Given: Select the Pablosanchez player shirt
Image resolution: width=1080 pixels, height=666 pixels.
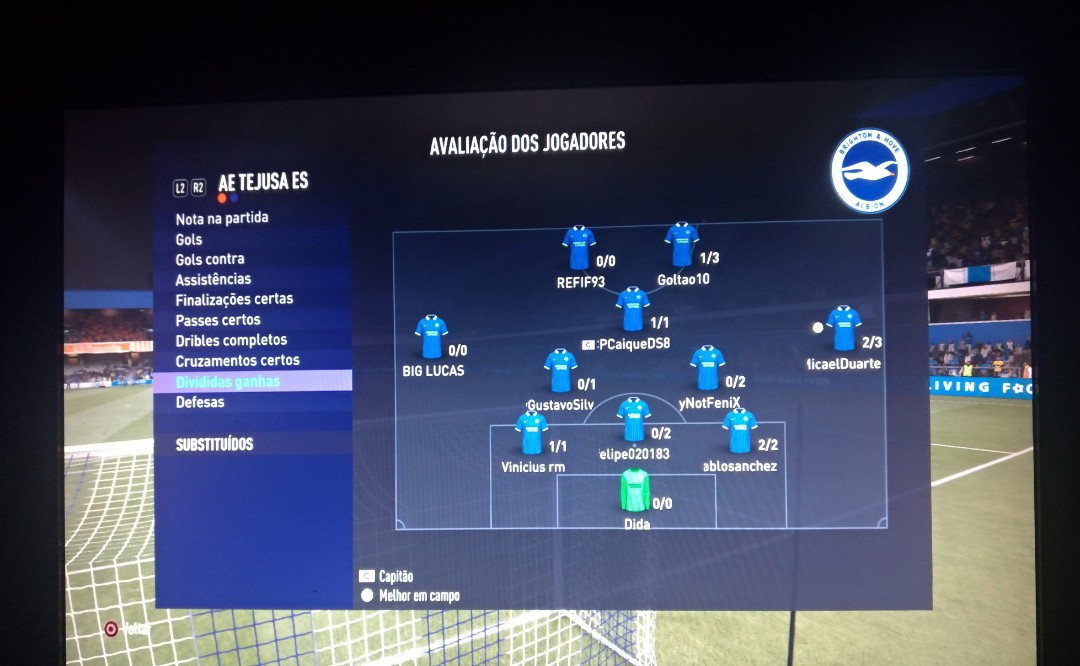Looking at the screenshot, I should 739,431.
